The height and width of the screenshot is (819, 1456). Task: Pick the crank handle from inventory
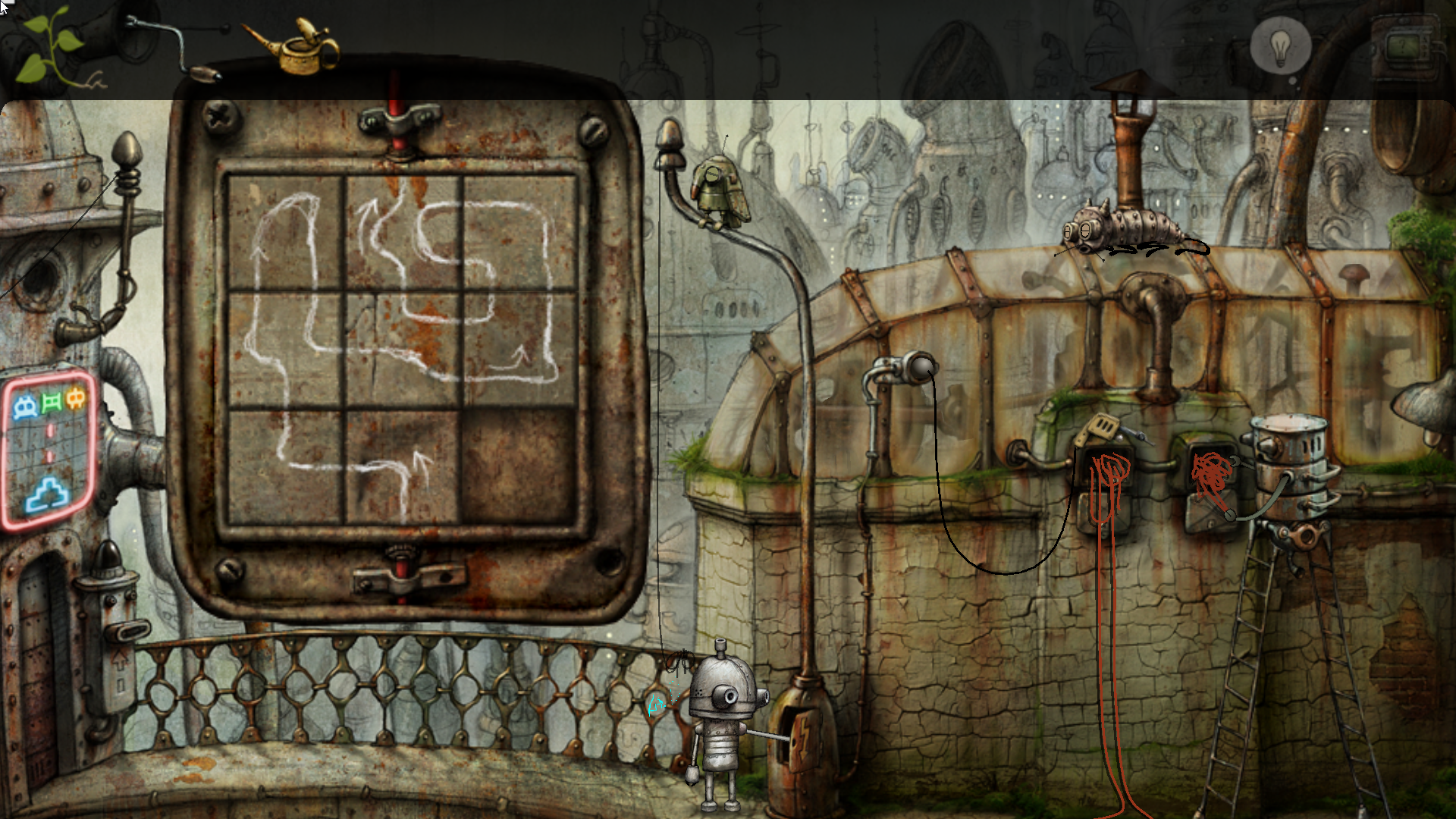tap(173, 47)
